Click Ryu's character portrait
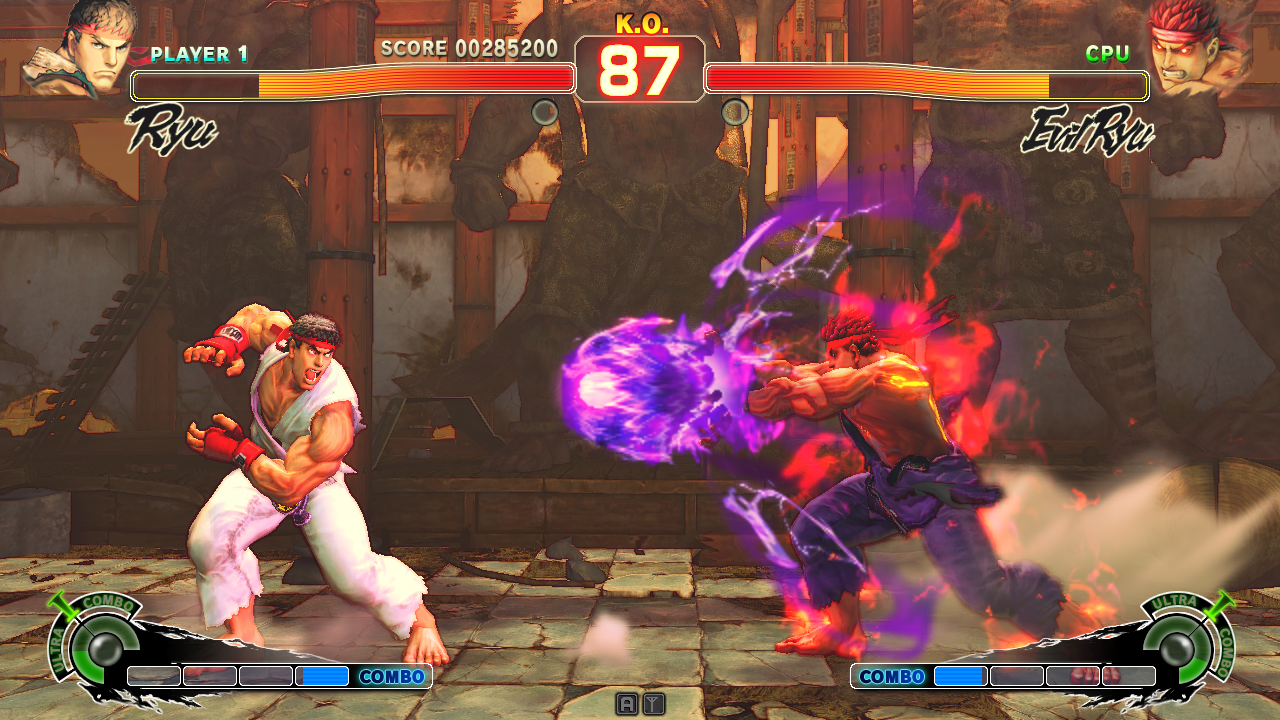Viewport: 1280px width, 720px height. click(x=78, y=48)
